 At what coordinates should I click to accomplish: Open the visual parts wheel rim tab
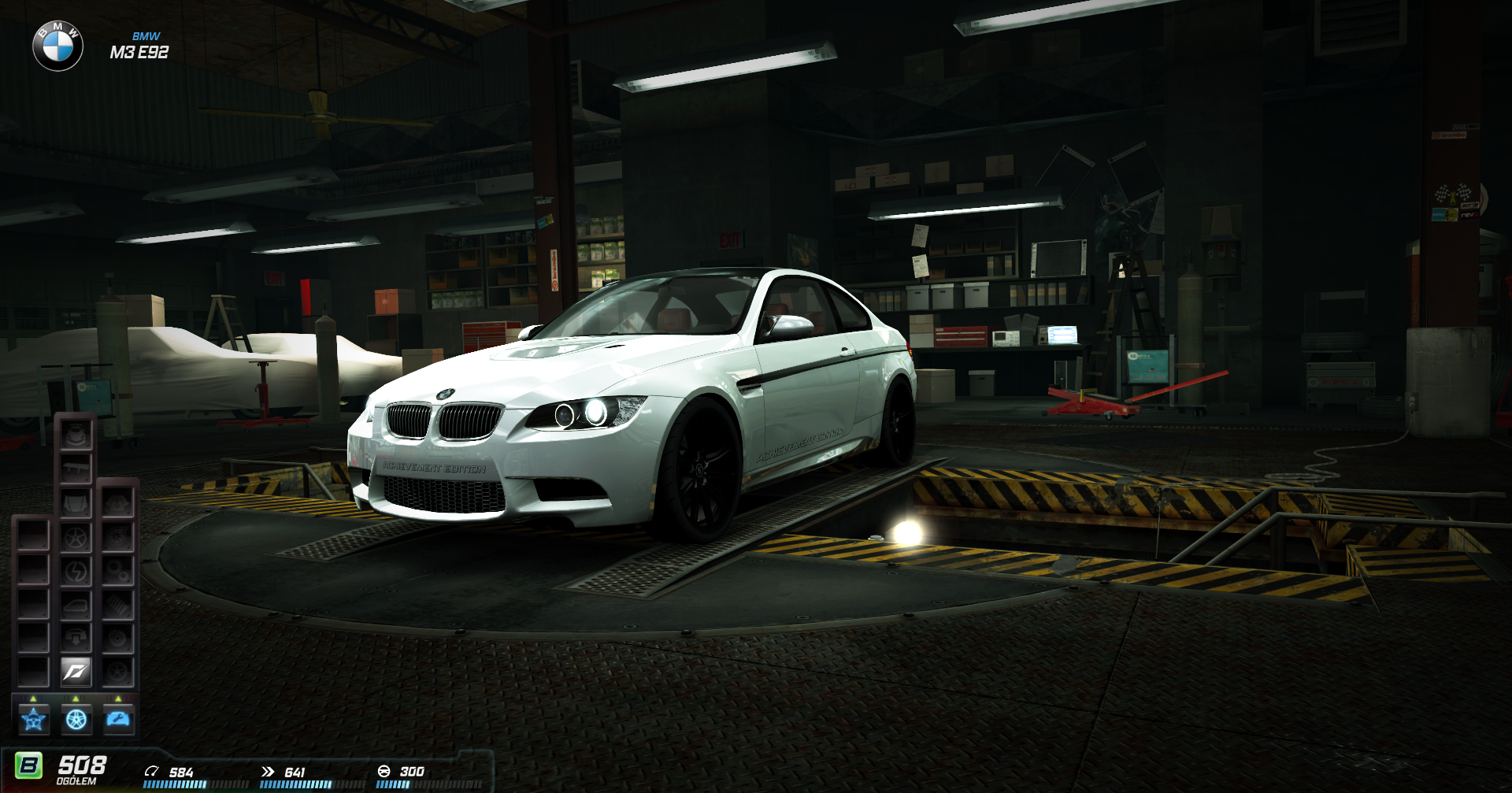tap(76, 719)
